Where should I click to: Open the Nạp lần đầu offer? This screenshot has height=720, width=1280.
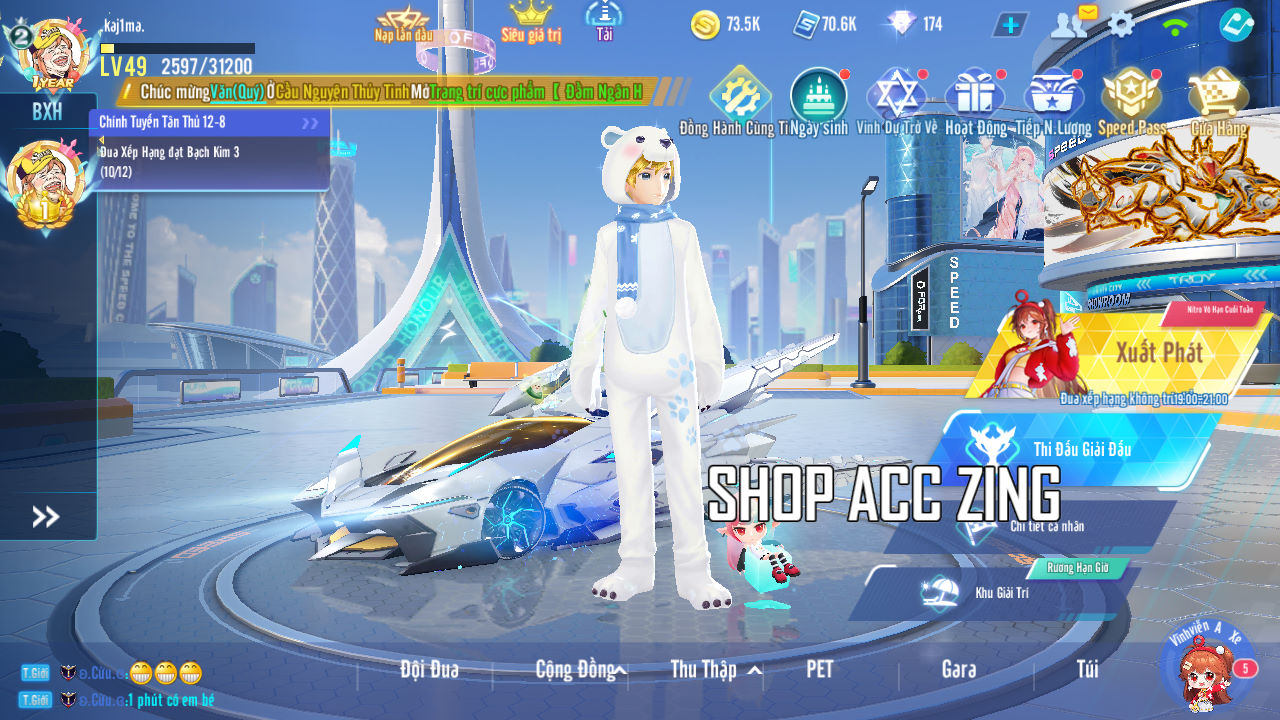tap(404, 24)
